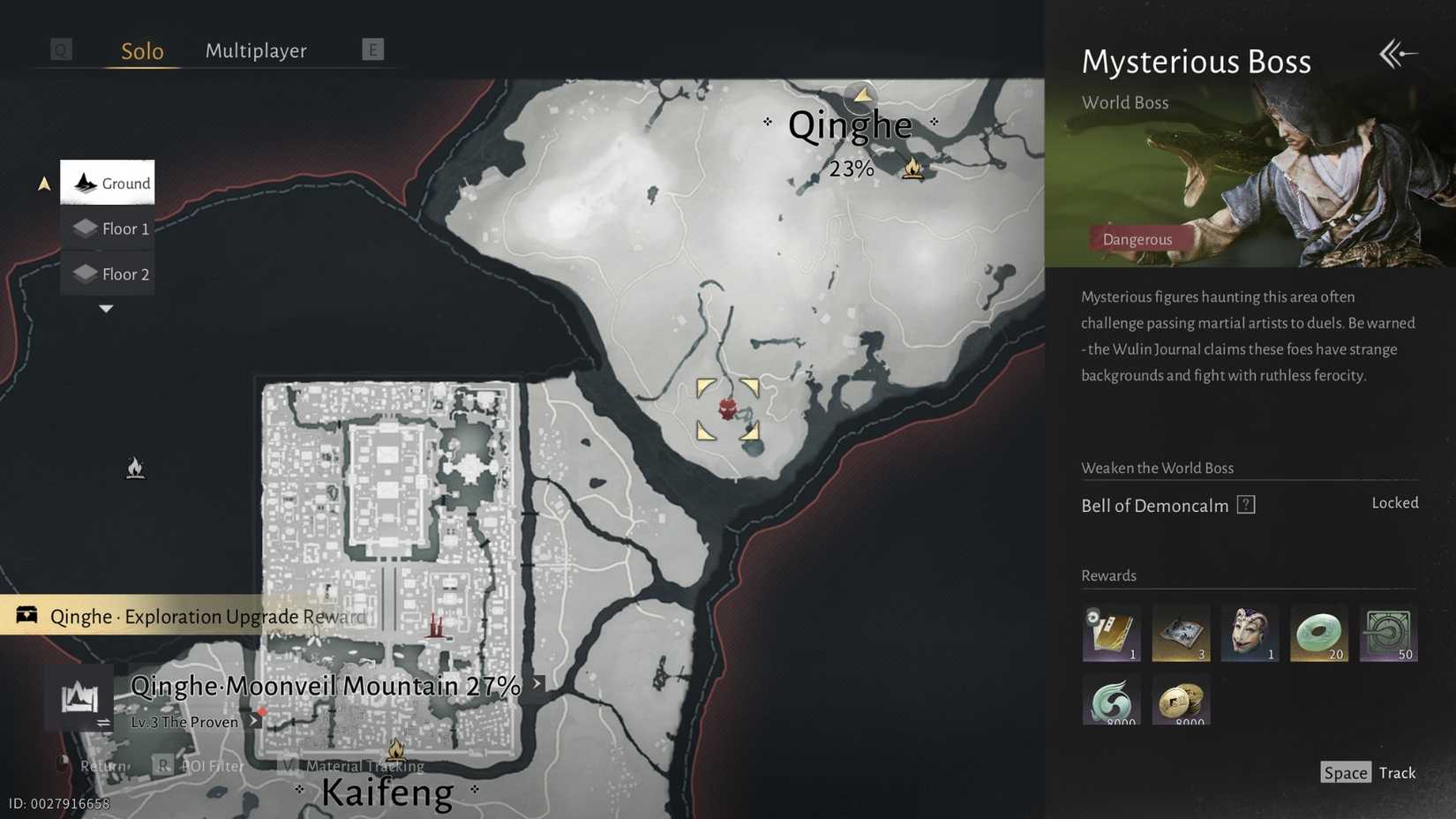Collapse the right panel with the double-arrow chevron

[1397, 54]
